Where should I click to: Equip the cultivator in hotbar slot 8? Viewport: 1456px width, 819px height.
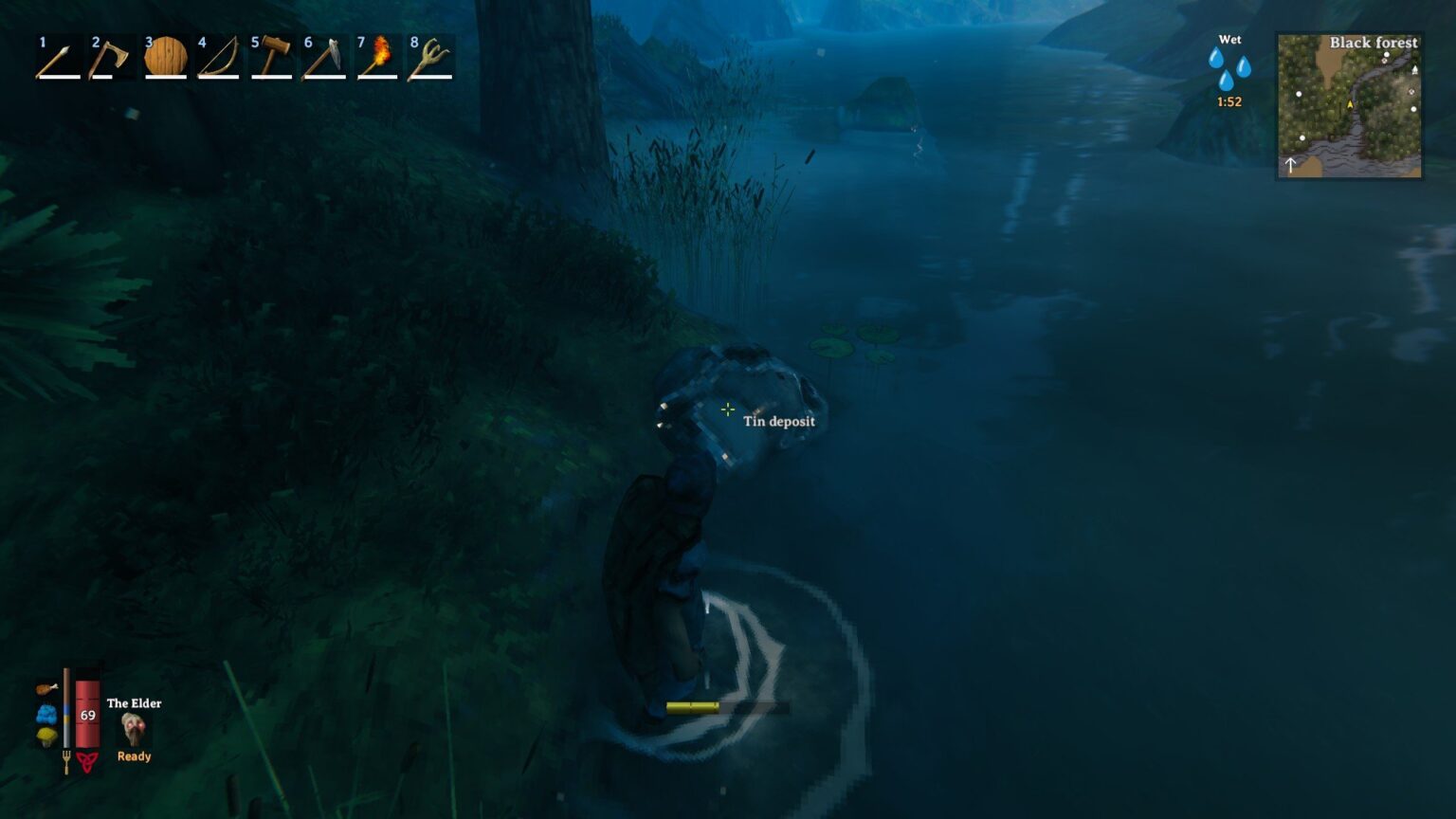pos(433,59)
